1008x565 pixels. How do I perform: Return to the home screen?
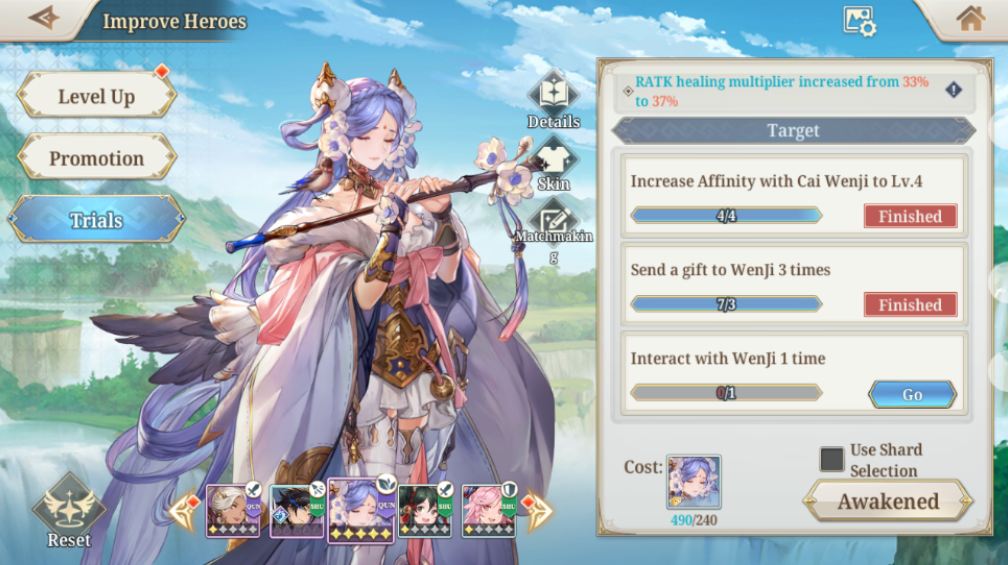(x=970, y=19)
